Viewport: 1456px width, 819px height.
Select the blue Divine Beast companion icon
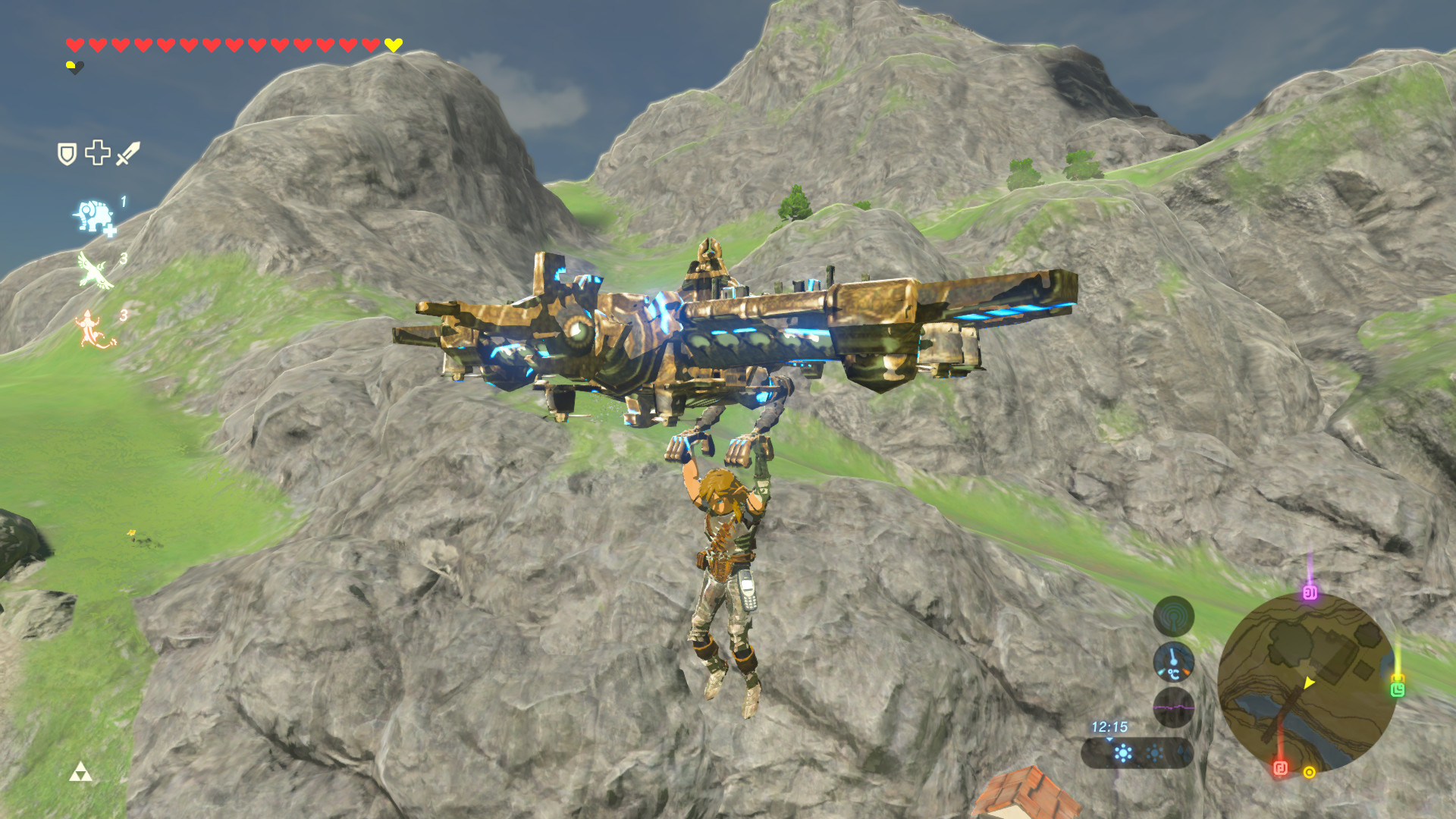pyautogui.click(x=94, y=215)
